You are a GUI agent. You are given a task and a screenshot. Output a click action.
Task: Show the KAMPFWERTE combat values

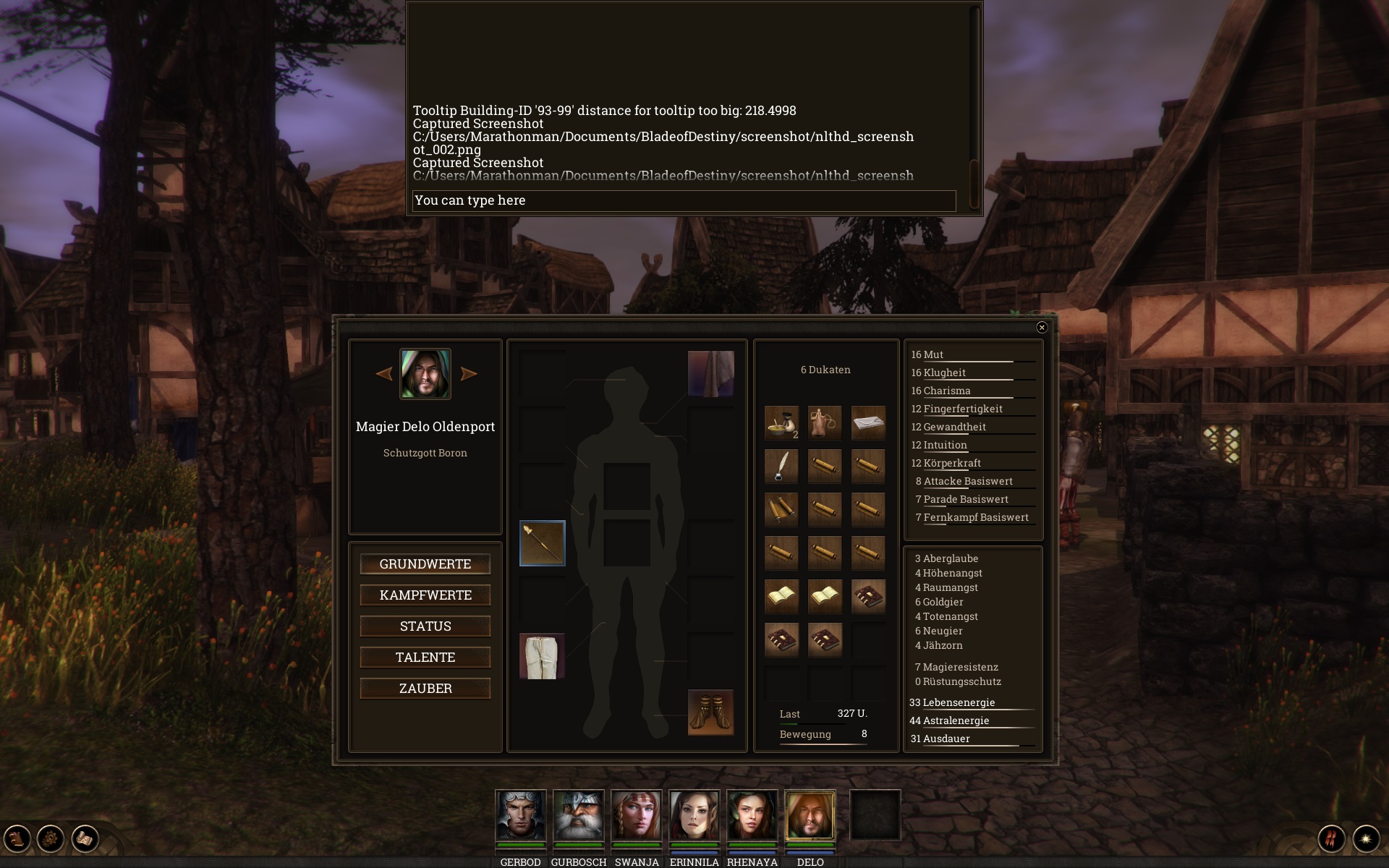click(x=425, y=595)
